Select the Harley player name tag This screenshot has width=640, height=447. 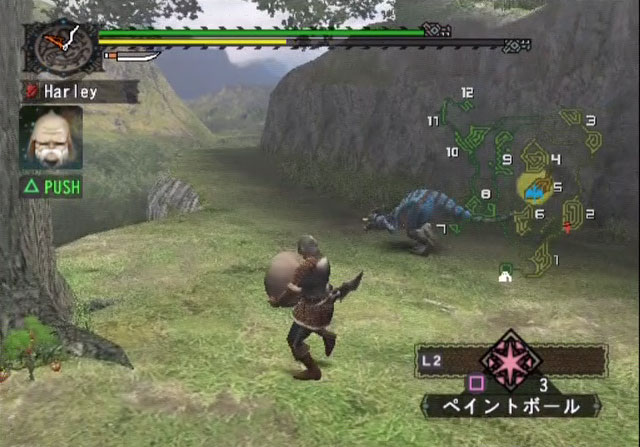coord(78,91)
